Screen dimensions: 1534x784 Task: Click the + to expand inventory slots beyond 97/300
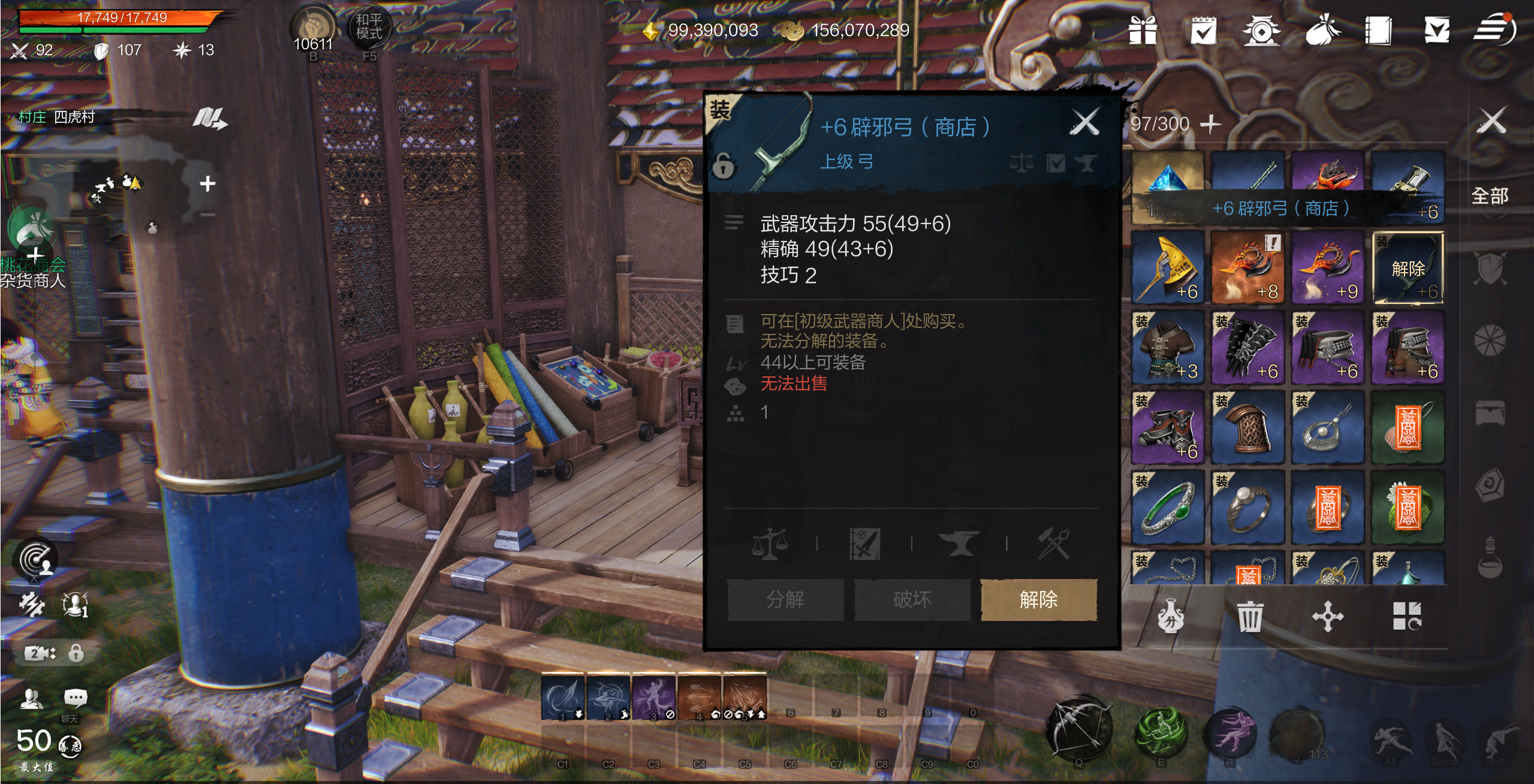pos(1211,124)
